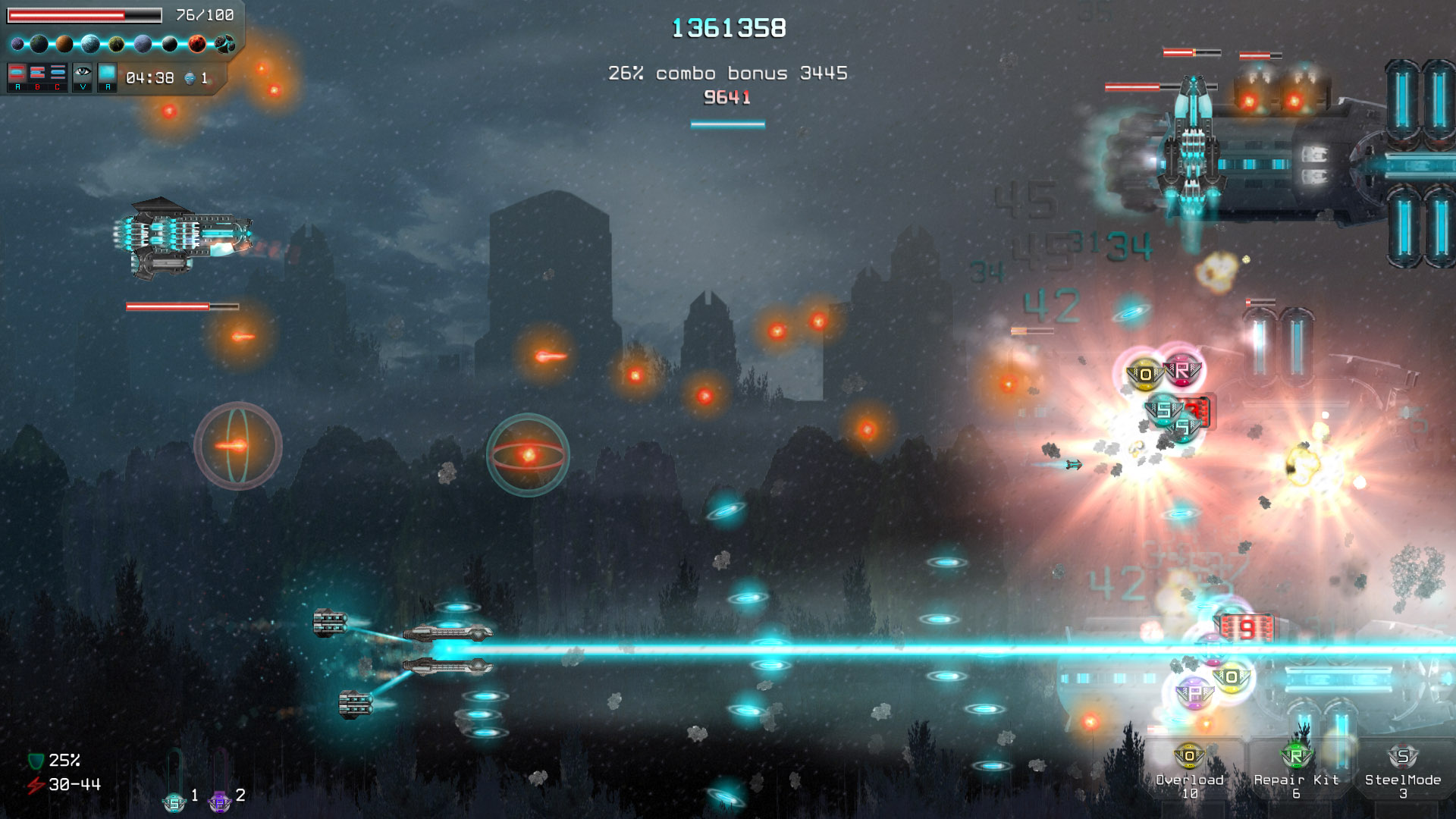Image resolution: width=1456 pixels, height=819 pixels.
Task: Collect the yellow O Overload pickup
Action: click(x=1144, y=373)
